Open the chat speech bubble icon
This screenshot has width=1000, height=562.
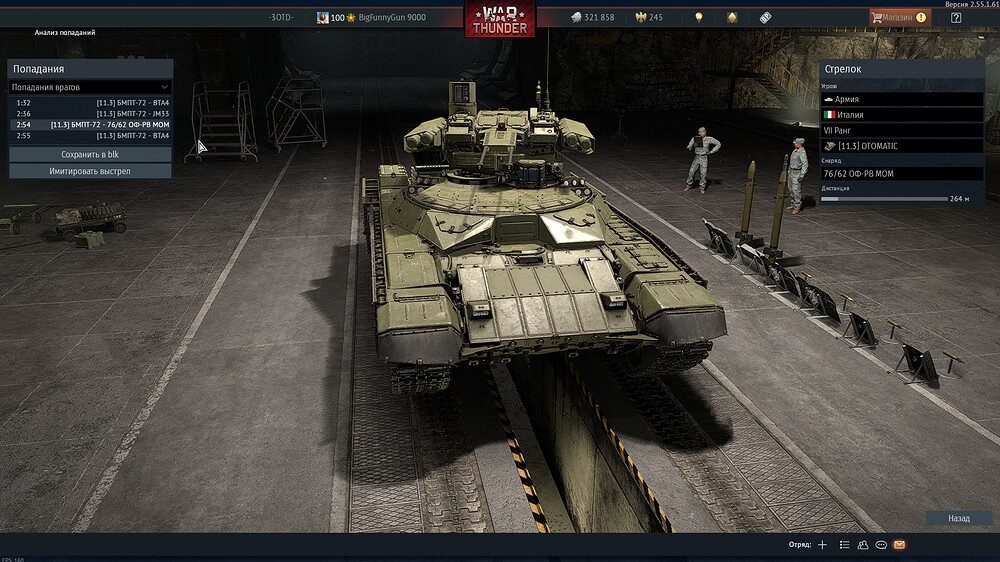881,545
